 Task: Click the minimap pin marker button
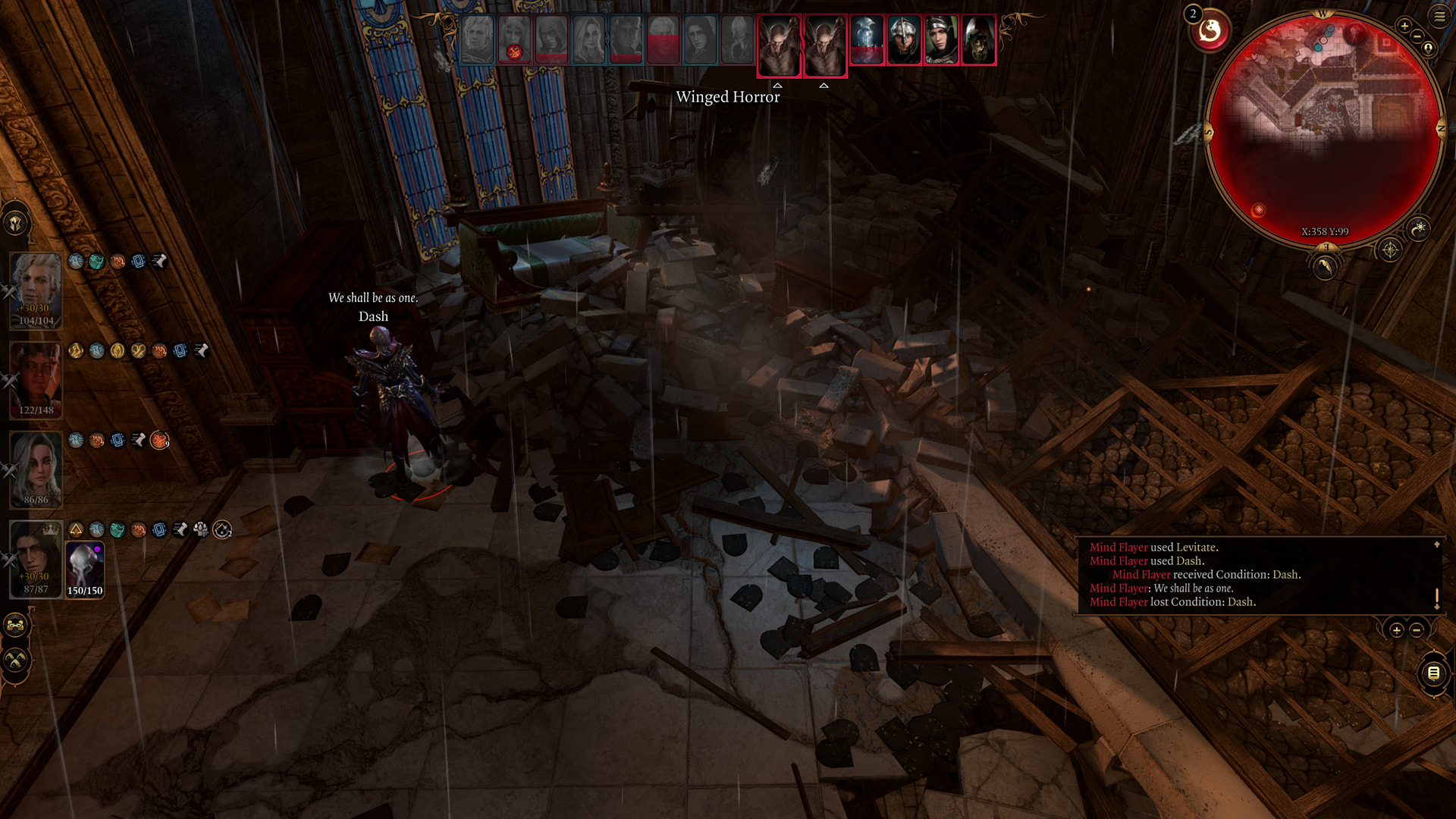point(1429,49)
